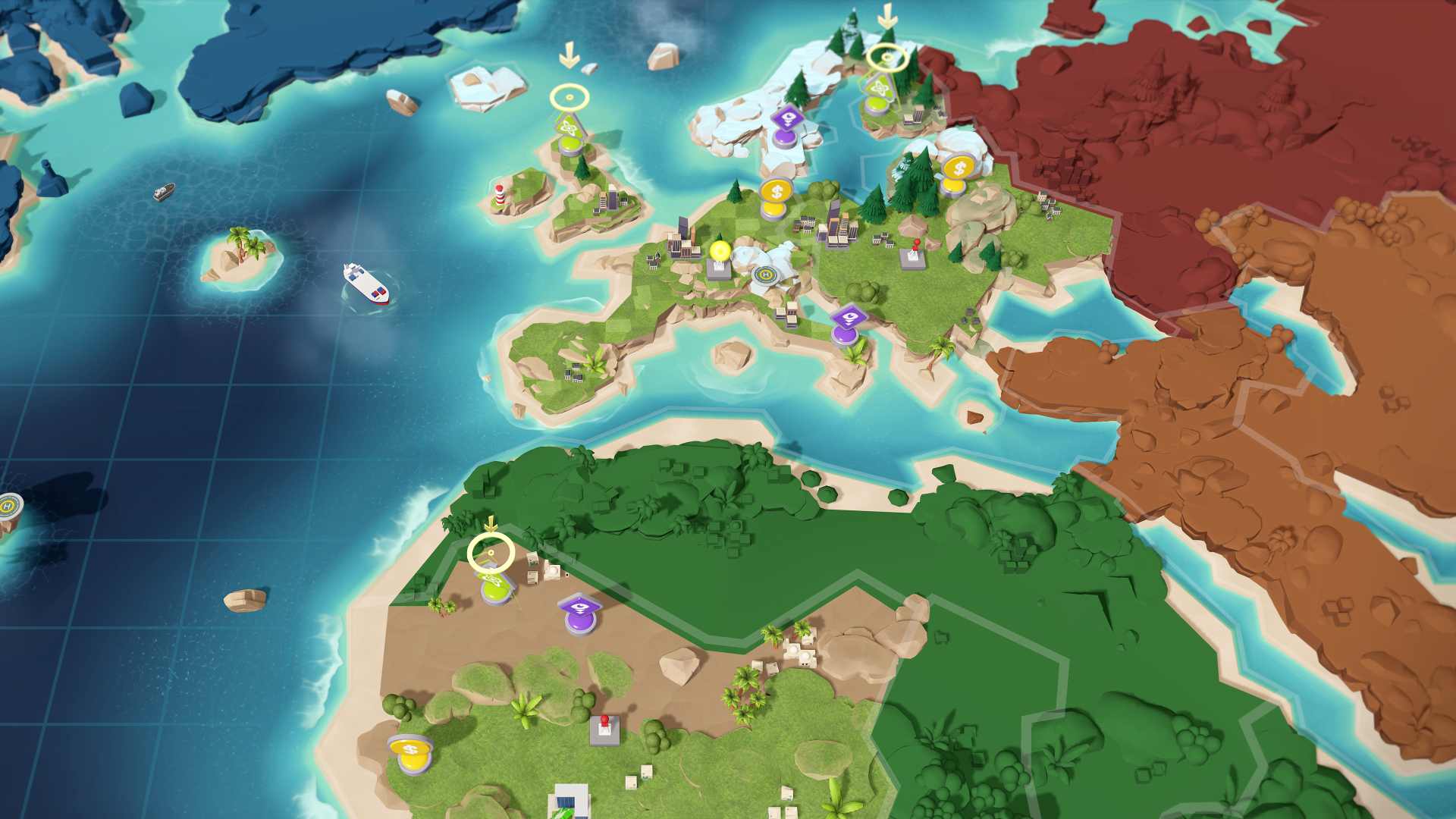1456x819 pixels.
Task: Collect the gold coin near the snowy mountain border
Action: tap(959, 168)
